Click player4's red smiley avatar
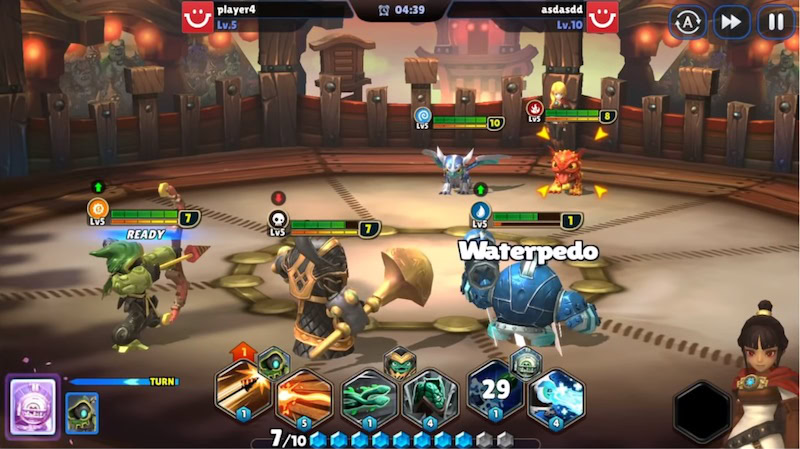The width and height of the screenshot is (800, 449). click(x=197, y=17)
